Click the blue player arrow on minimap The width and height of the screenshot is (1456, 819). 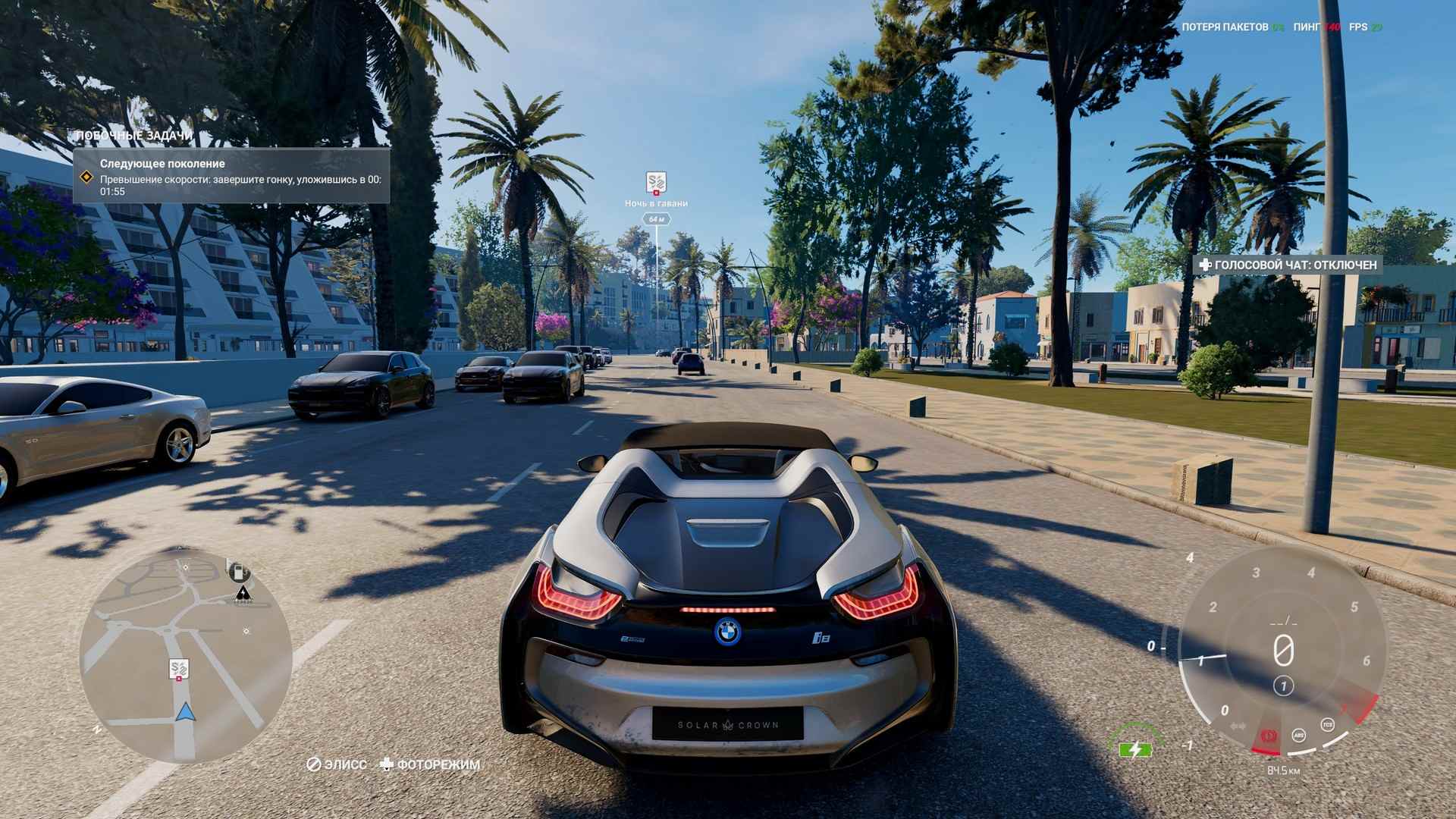(x=184, y=712)
